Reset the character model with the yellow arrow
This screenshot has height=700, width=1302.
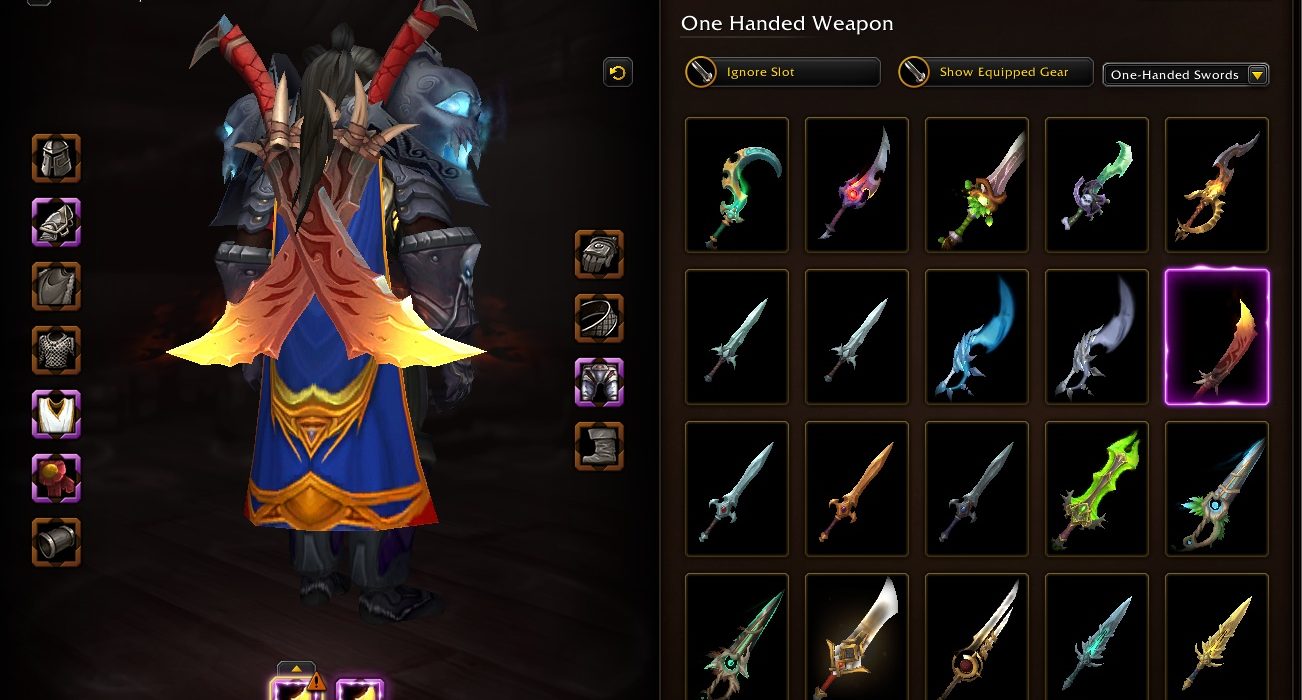coord(617,72)
